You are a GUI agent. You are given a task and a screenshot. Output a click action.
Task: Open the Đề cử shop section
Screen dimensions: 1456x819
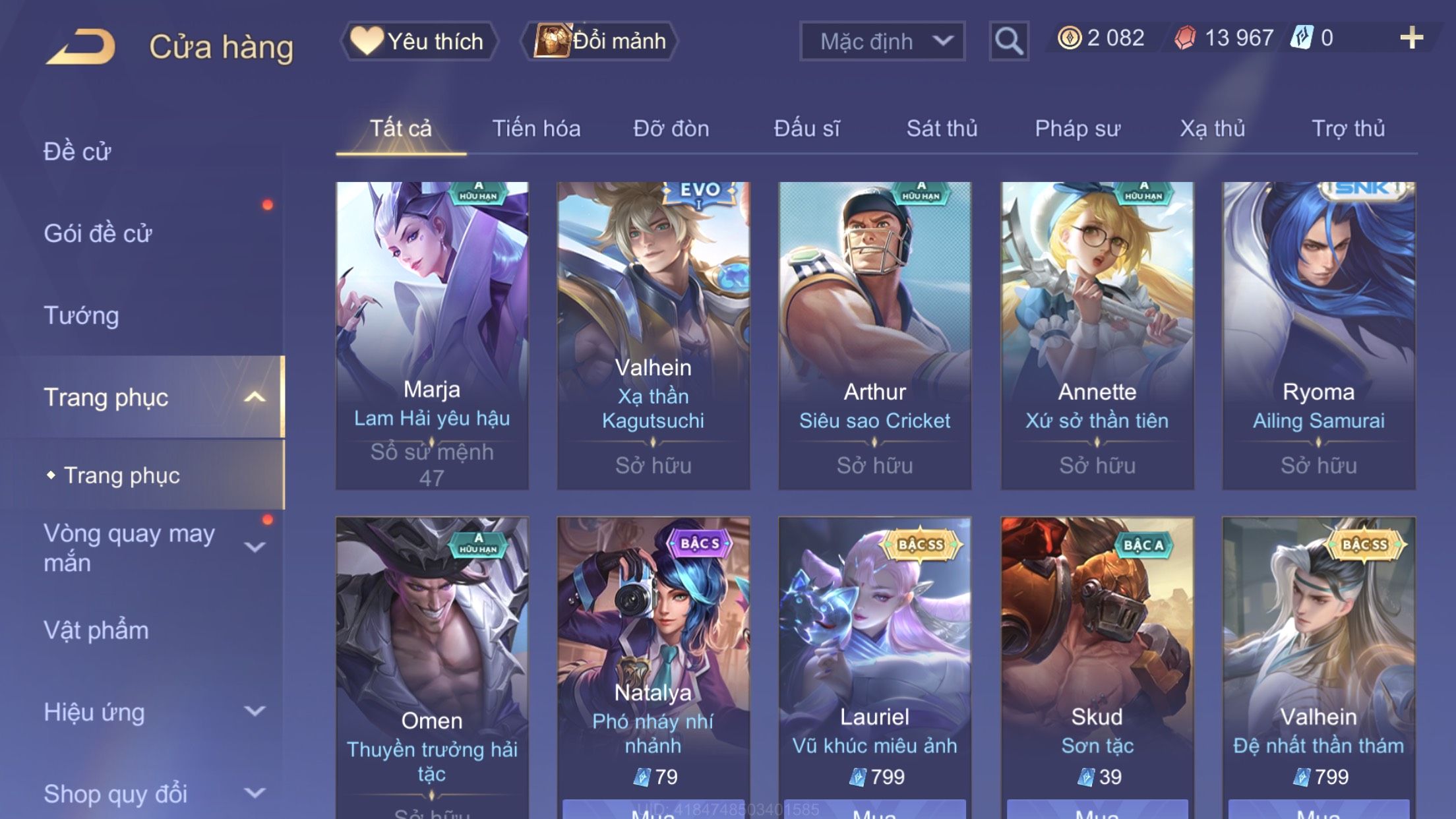78,152
